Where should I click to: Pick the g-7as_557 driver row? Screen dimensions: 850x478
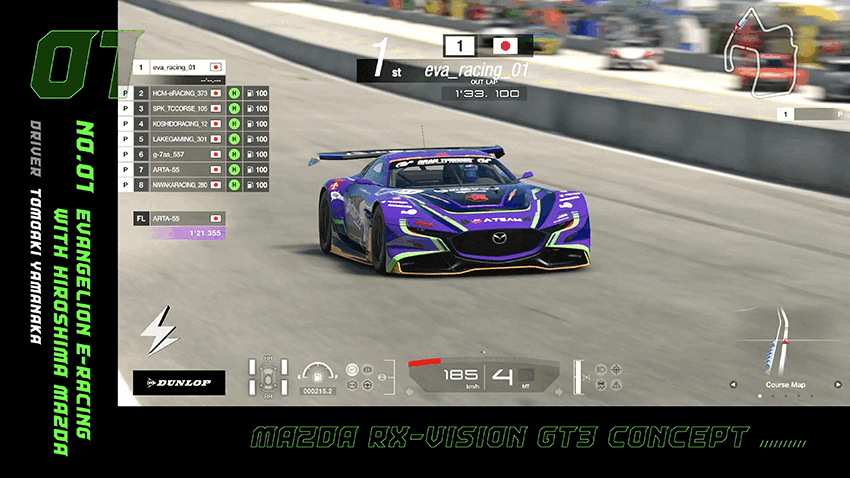click(178, 155)
